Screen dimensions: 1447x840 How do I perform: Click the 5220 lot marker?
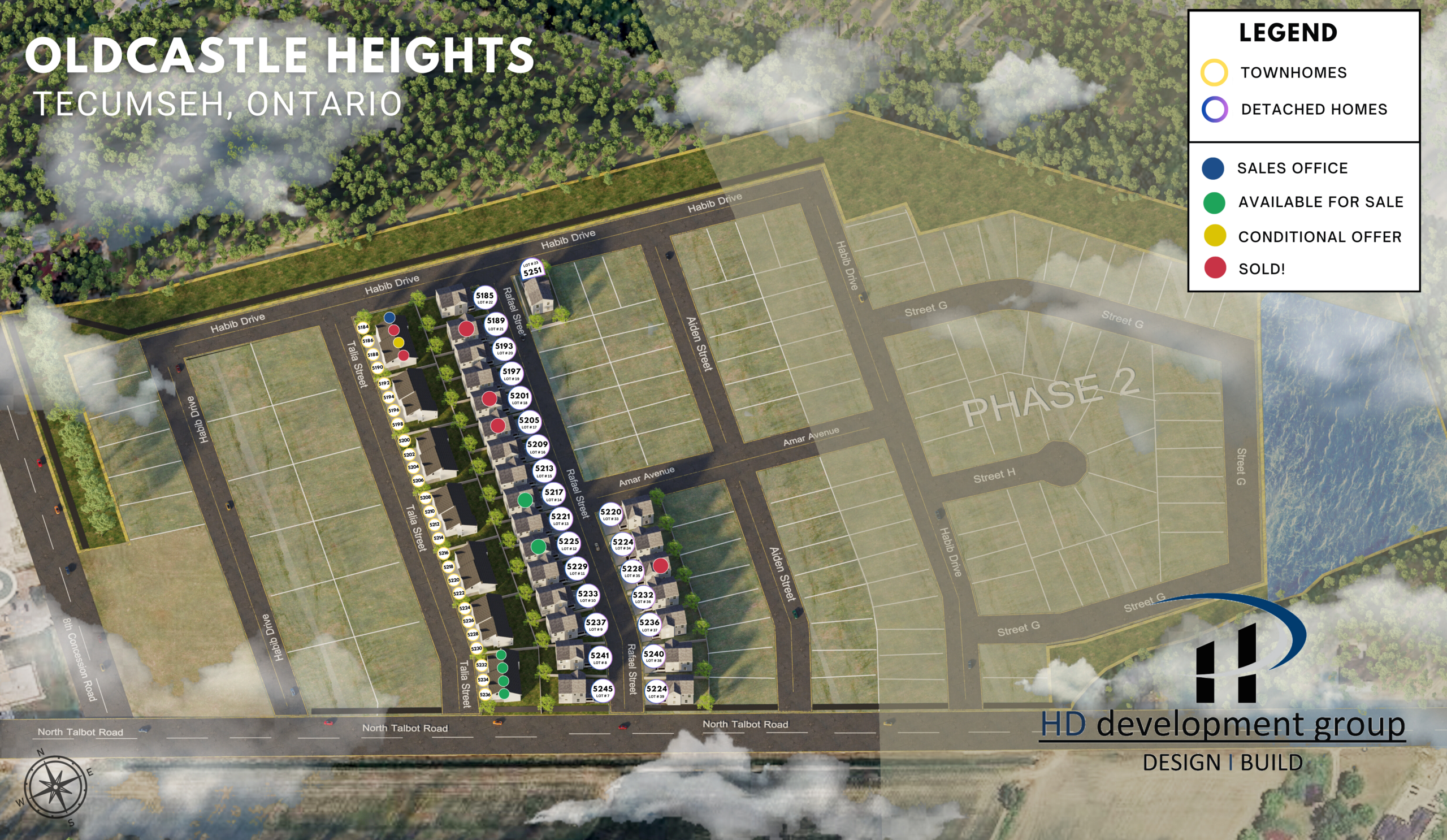610,513
